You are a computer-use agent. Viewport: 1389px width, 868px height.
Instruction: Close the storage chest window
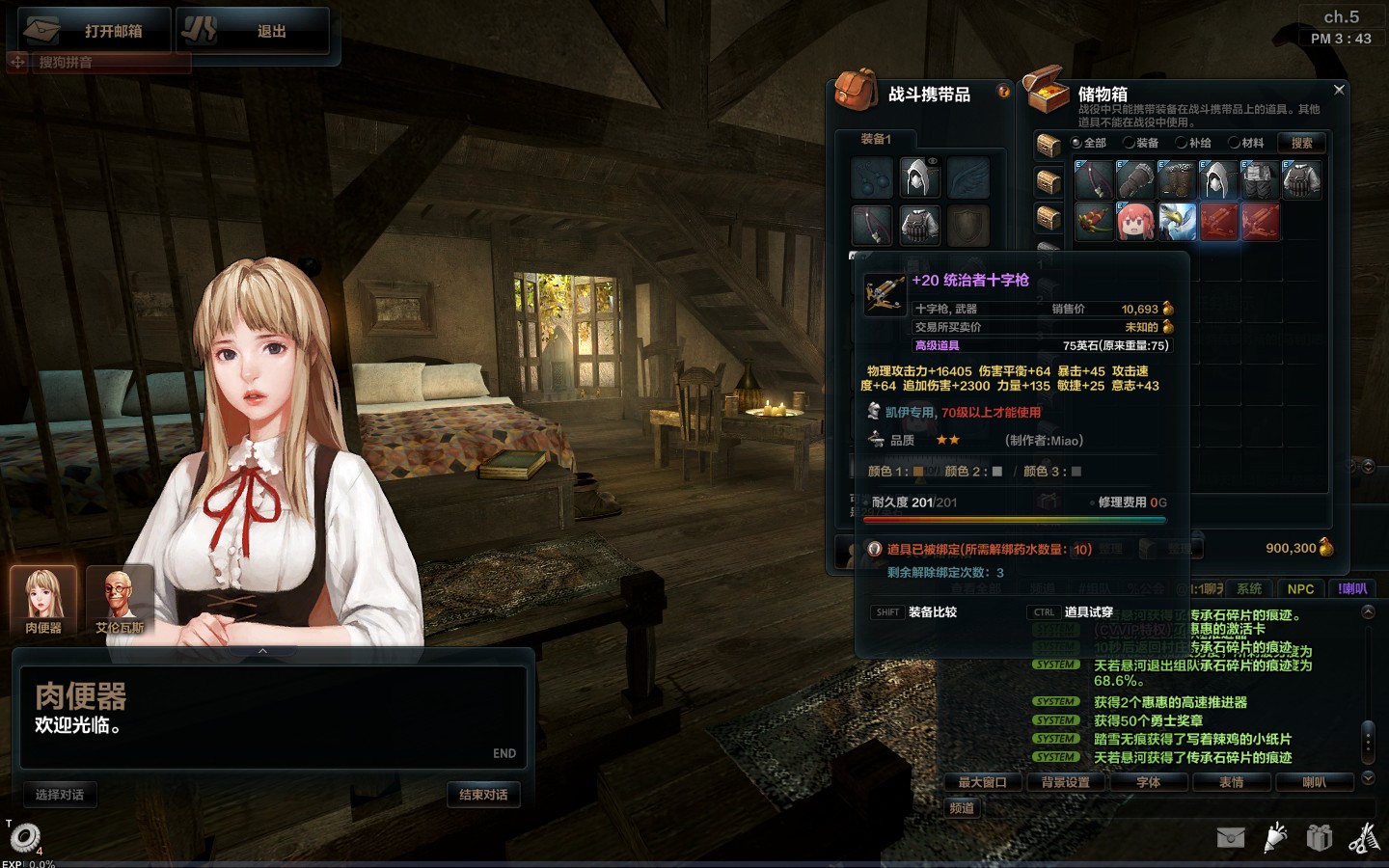tap(1339, 90)
